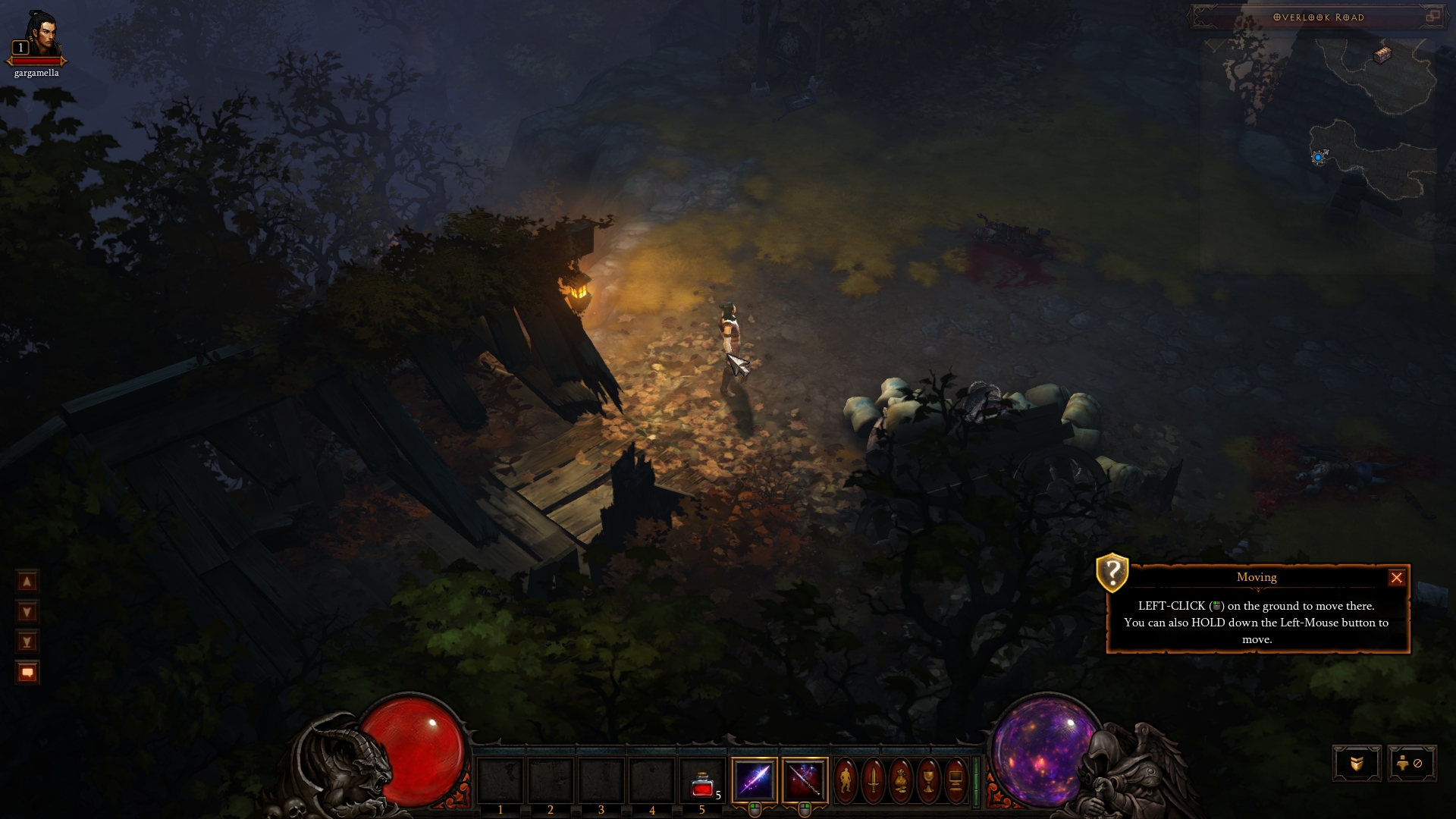Close the Moving tutorial tooltip
This screenshot has width=1456, height=819.
pyautogui.click(x=1396, y=578)
